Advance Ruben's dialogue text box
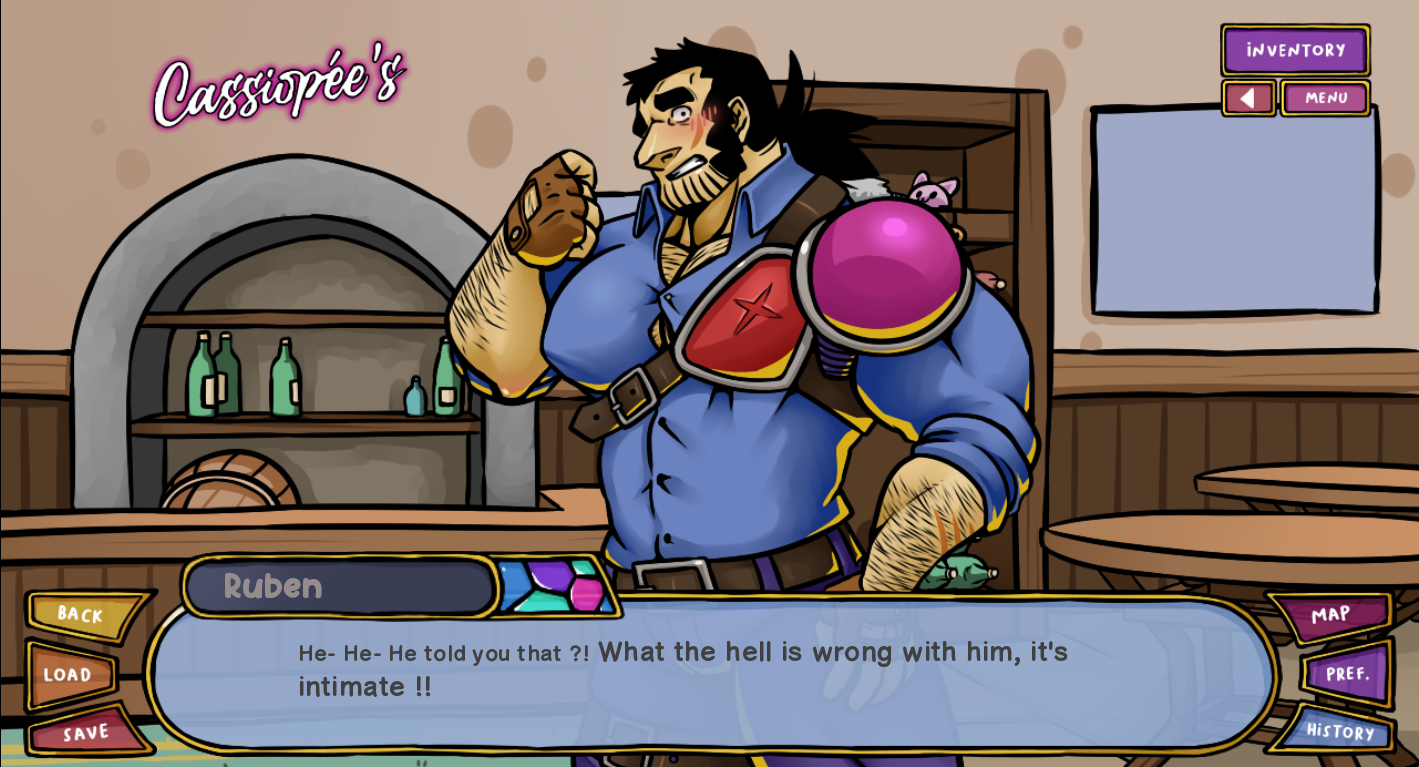This screenshot has width=1419, height=767. click(x=710, y=690)
